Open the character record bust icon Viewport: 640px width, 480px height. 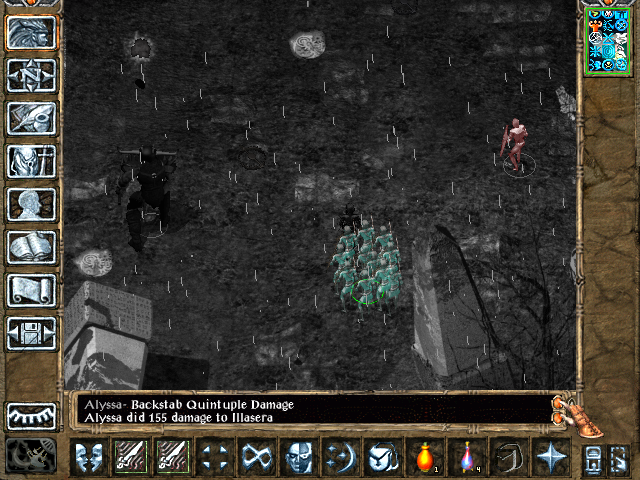(32, 204)
